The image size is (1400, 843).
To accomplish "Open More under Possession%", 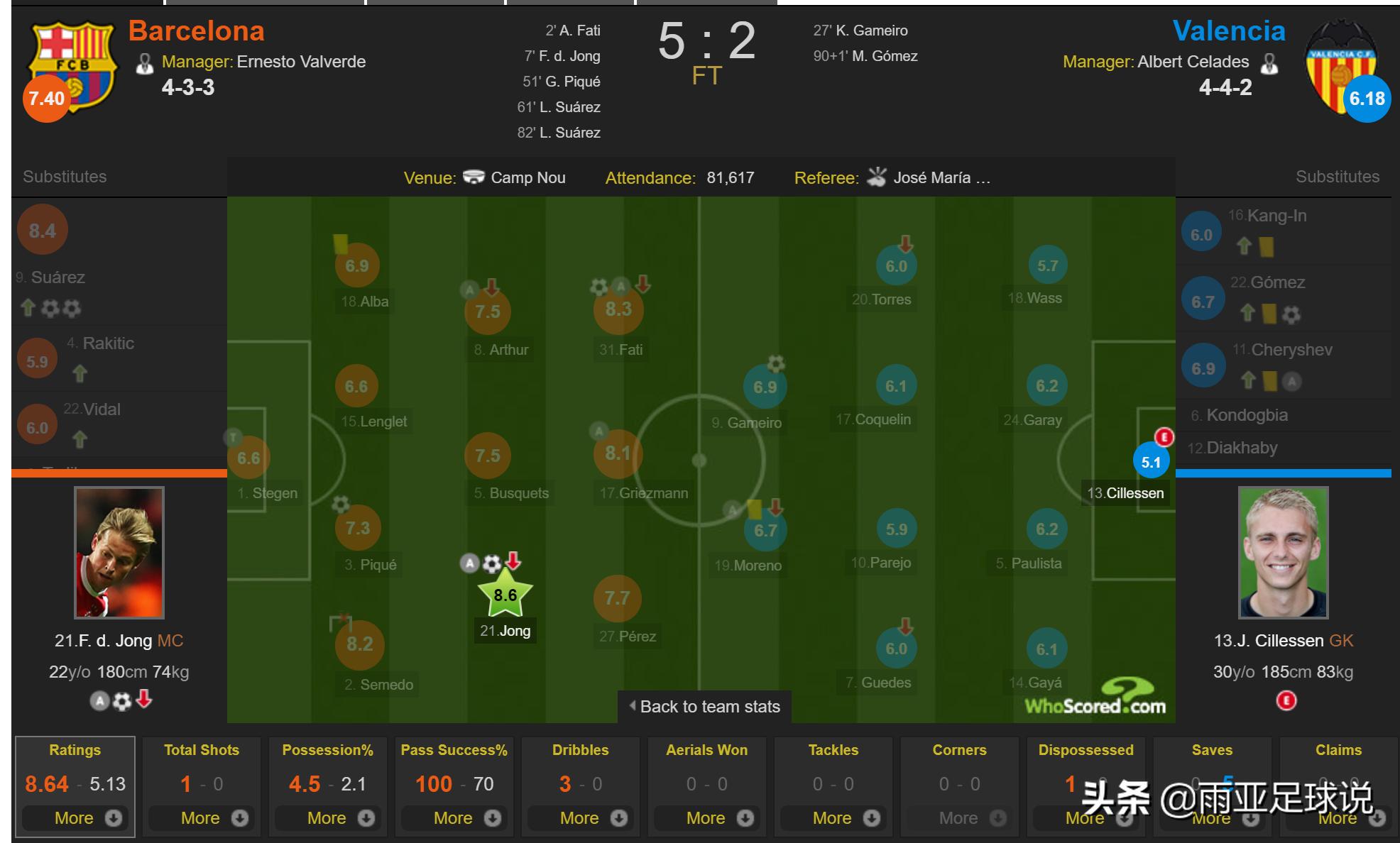I will tap(327, 818).
